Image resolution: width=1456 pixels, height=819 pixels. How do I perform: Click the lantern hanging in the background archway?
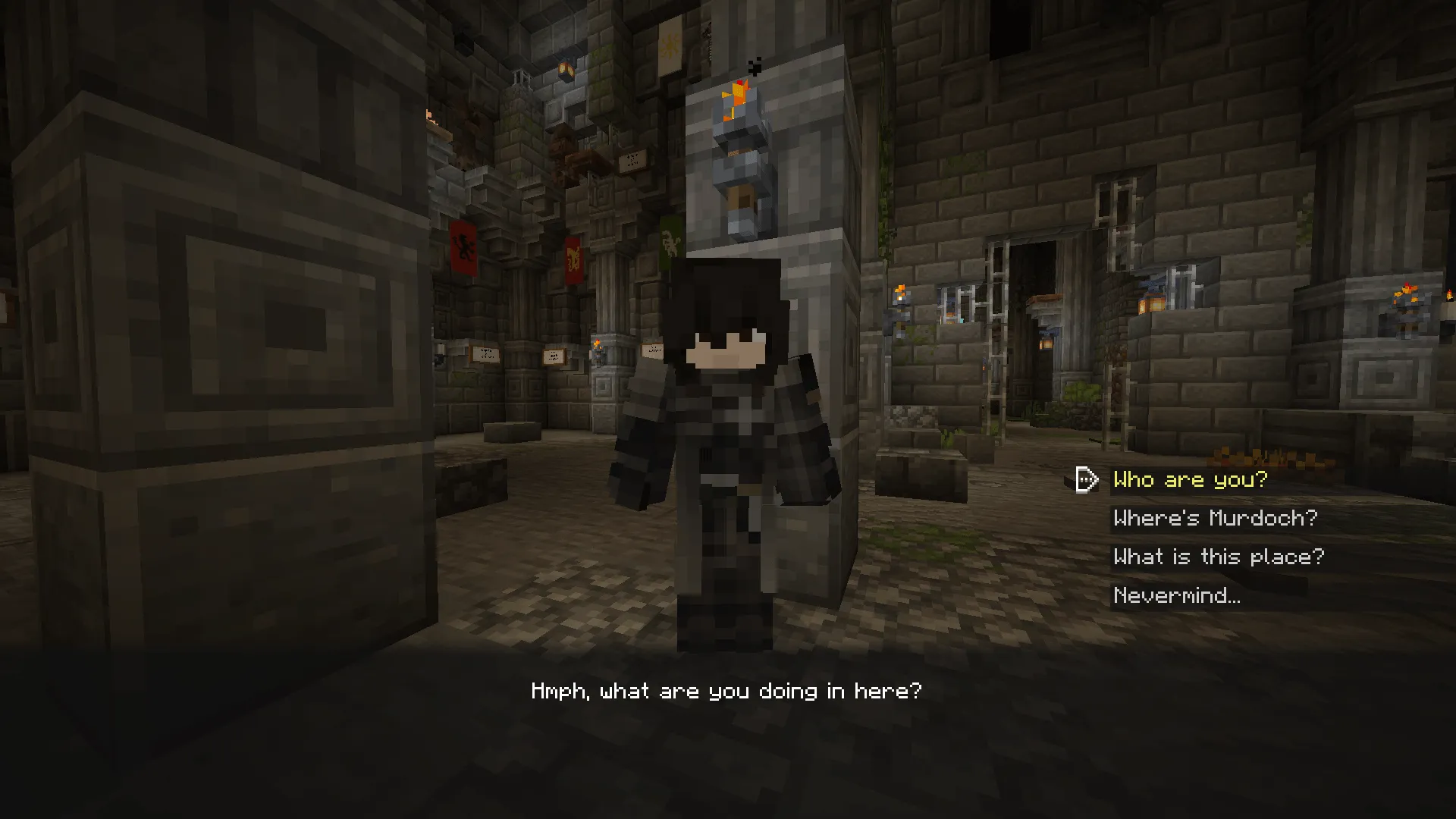pyautogui.click(x=1046, y=345)
